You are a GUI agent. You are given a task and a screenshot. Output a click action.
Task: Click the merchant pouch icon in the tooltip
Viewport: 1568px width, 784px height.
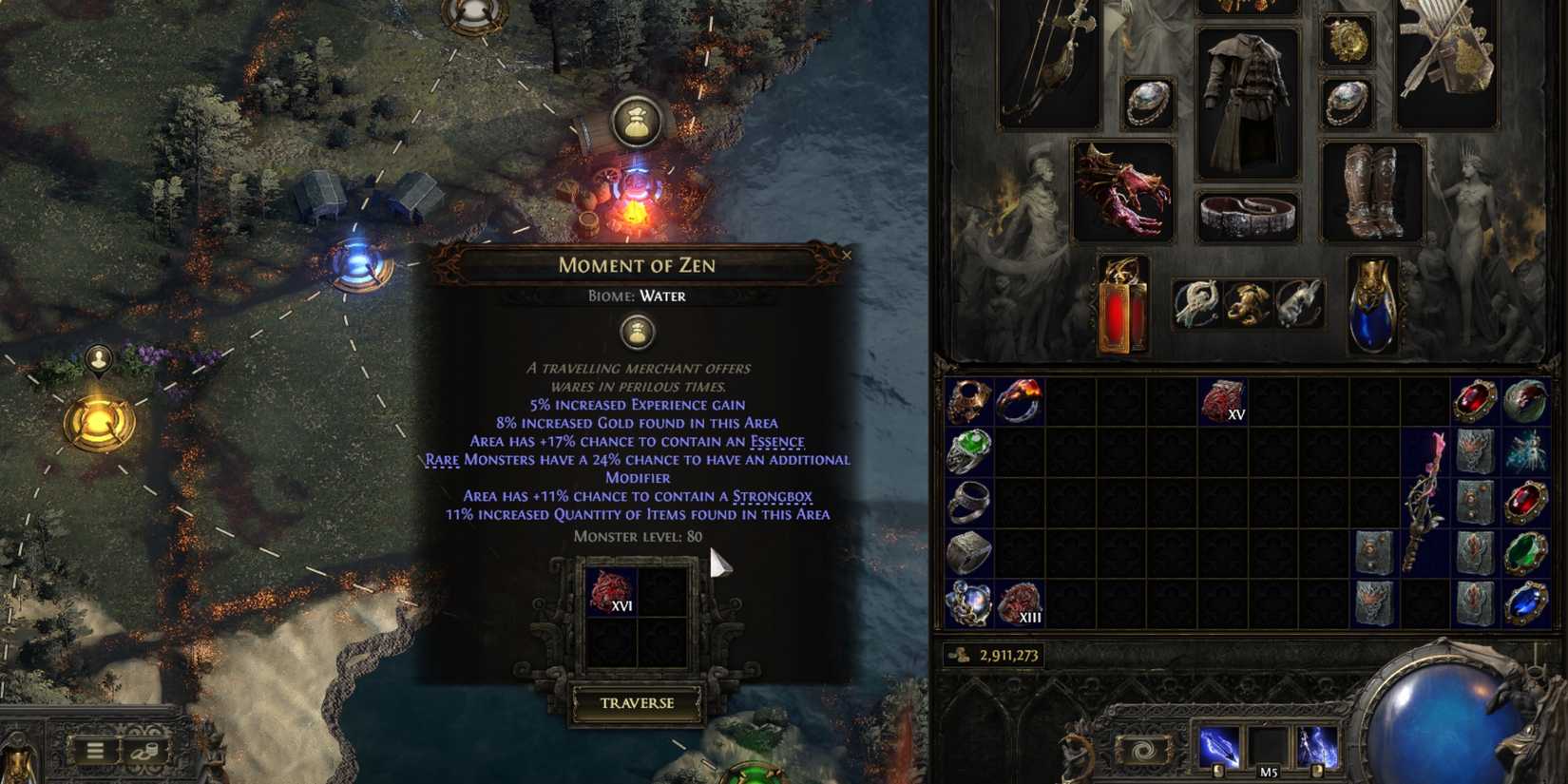pyautogui.click(x=637, y=333)
